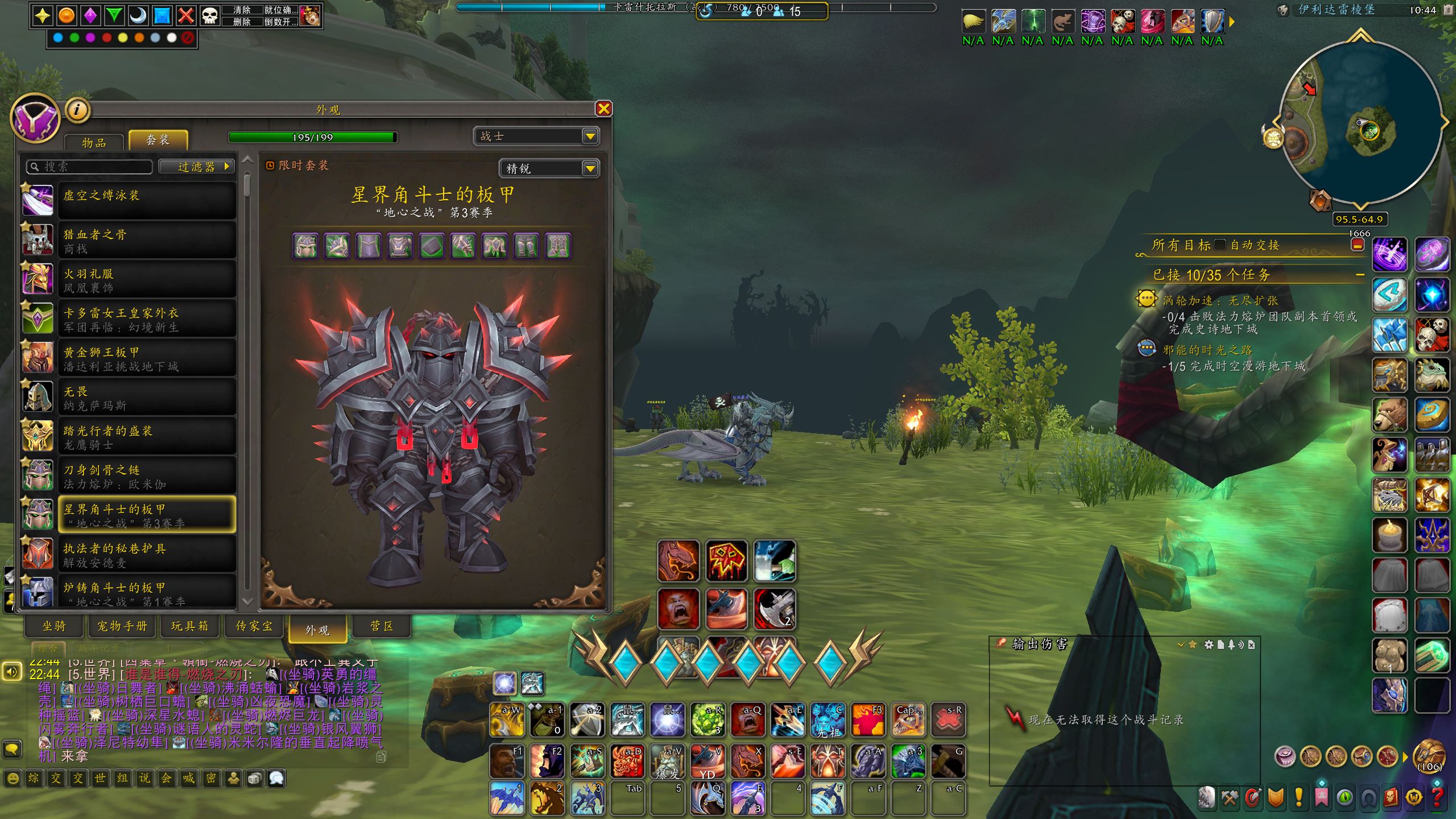Open the 坐骑 mounts tab

tap(54, 626)
